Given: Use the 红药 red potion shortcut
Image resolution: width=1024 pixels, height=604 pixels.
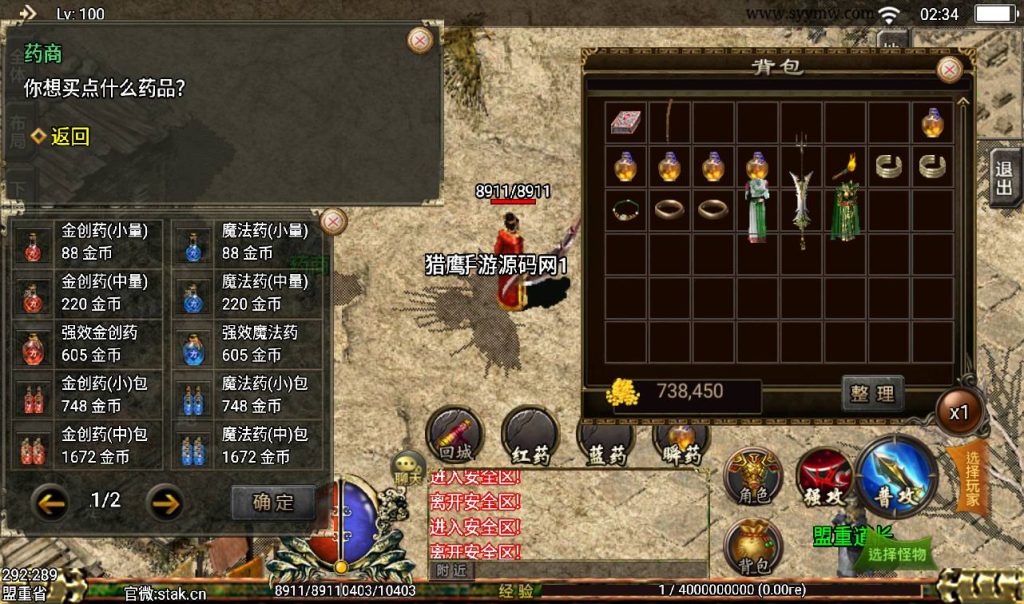Looking at the screenshot, I should coord(530,436).
